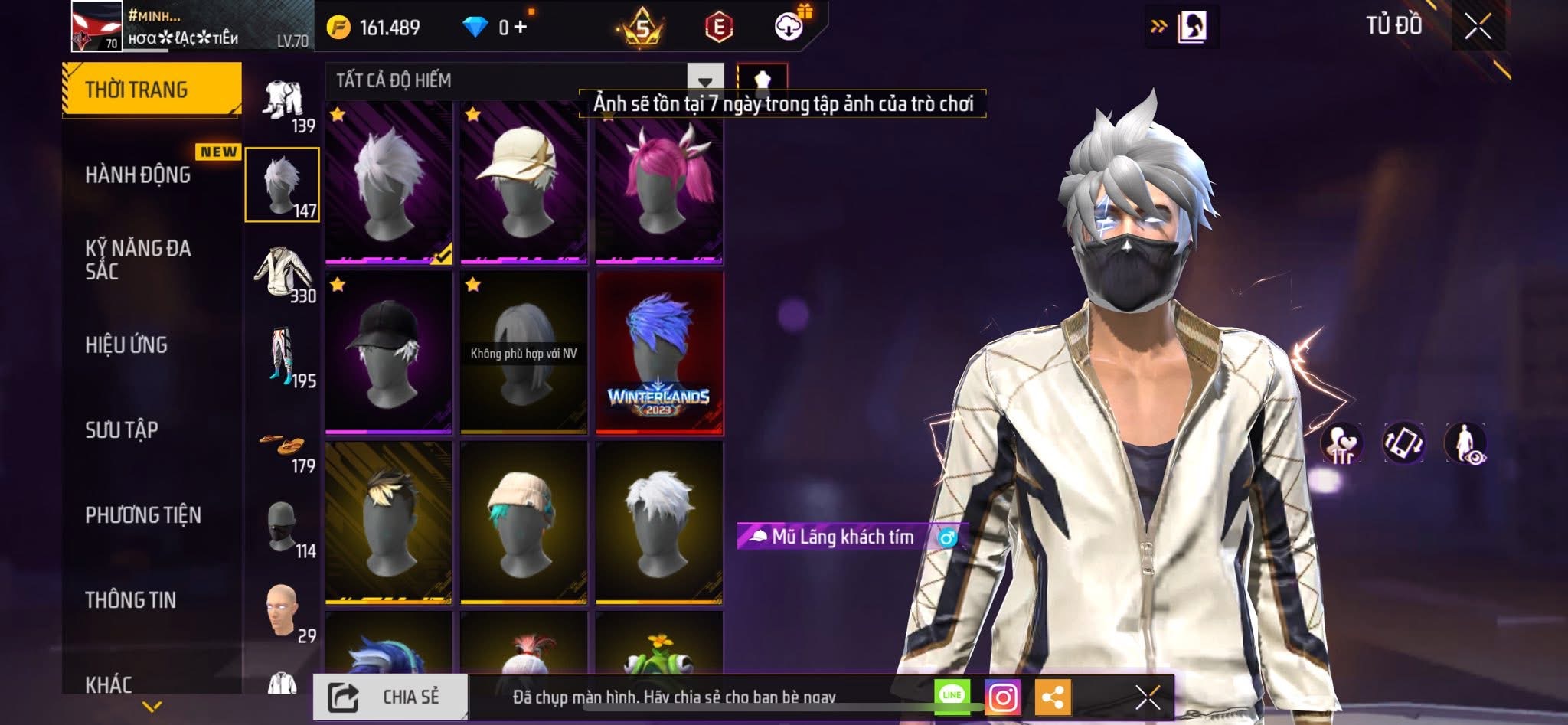
Task: Close the Tủ Đồ wardrobe screen
Action: coord(1478,27)
